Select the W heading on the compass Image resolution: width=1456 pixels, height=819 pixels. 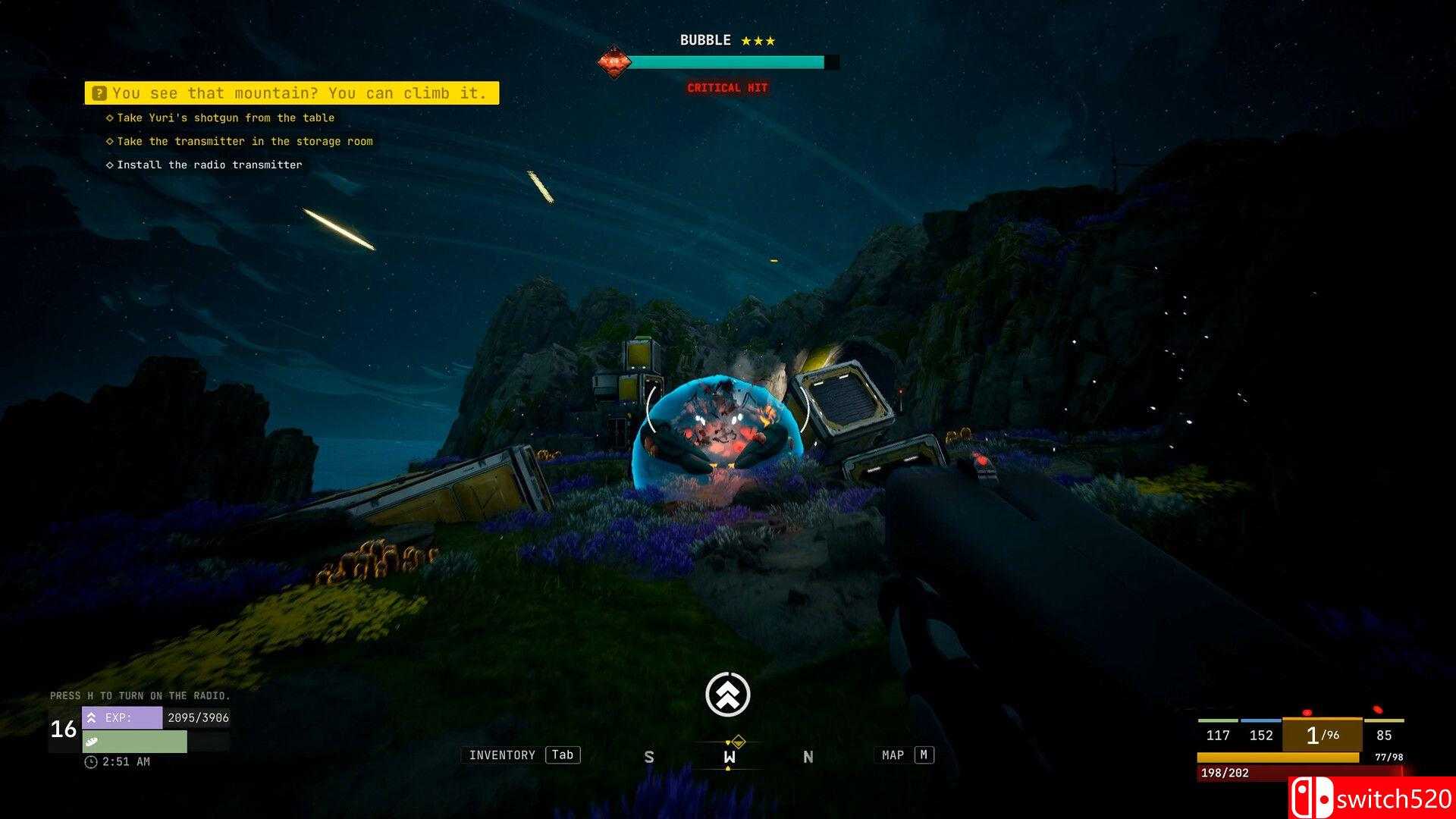click(729, 757)
